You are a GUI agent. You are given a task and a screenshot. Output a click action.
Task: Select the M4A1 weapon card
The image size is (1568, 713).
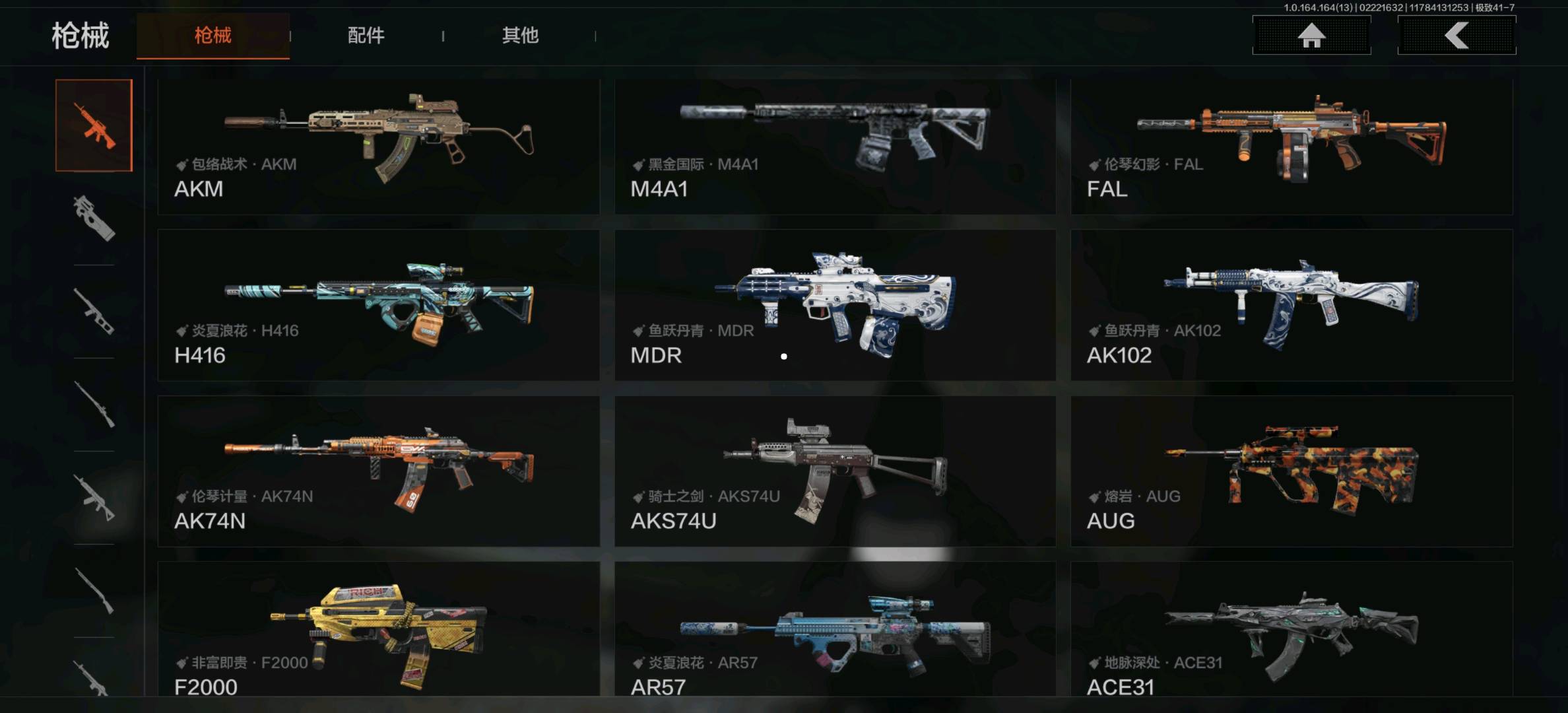click(835, 147)
